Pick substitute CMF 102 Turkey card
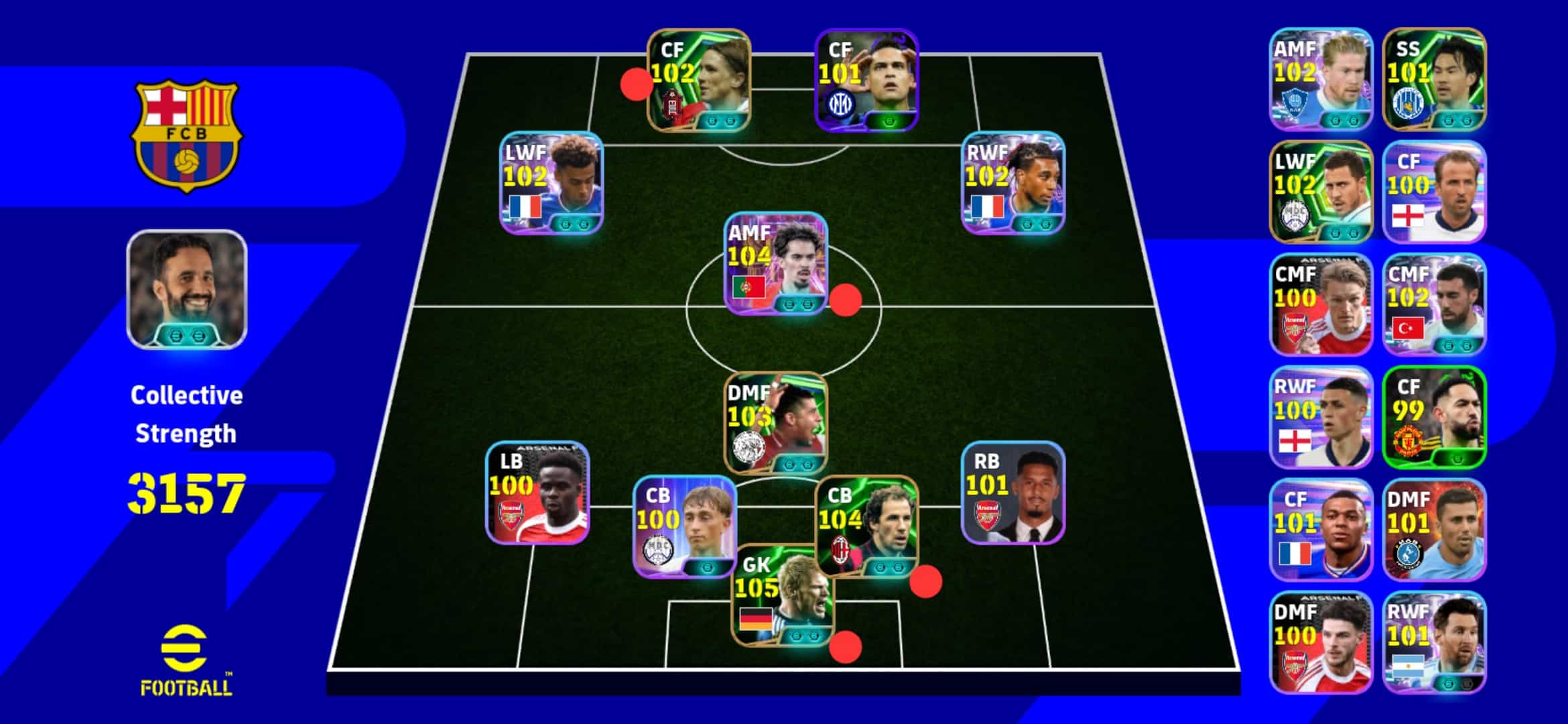This screenshot has height=724, width=1568. pos(1434,304)
